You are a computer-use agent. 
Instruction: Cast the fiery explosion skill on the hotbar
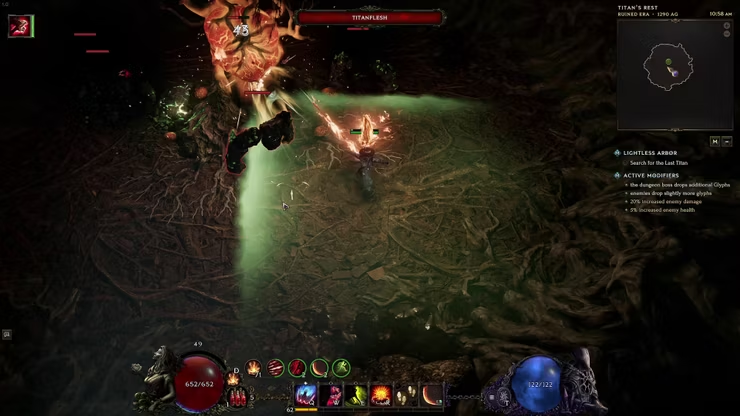381,395
